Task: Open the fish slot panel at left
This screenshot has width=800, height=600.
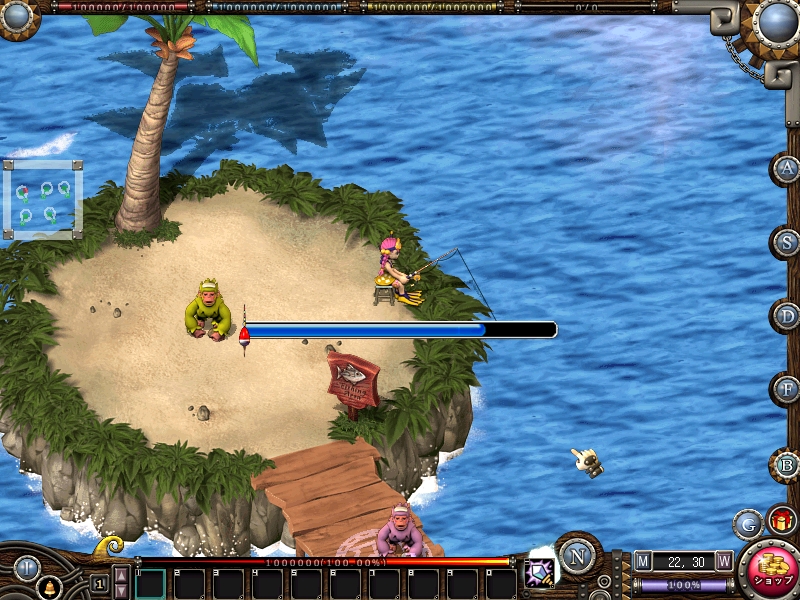Action: pyautogui.click(x=43, y=199)
